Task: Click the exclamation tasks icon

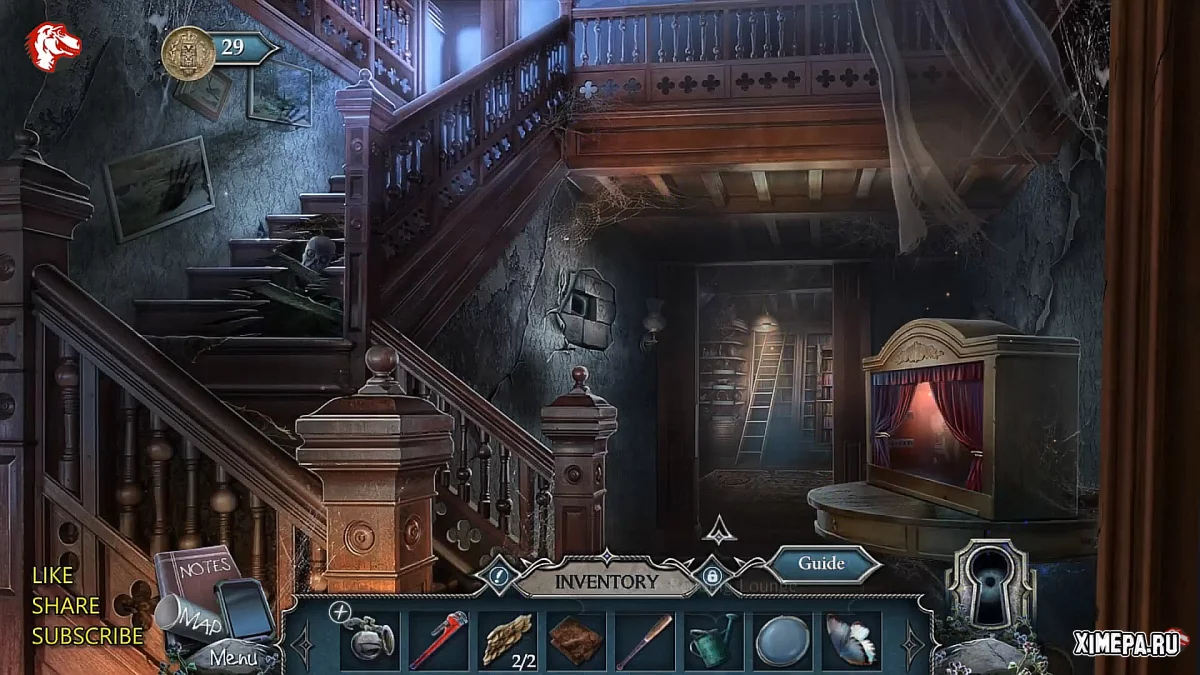Action: pyautogui.click(x=499, y=576)
